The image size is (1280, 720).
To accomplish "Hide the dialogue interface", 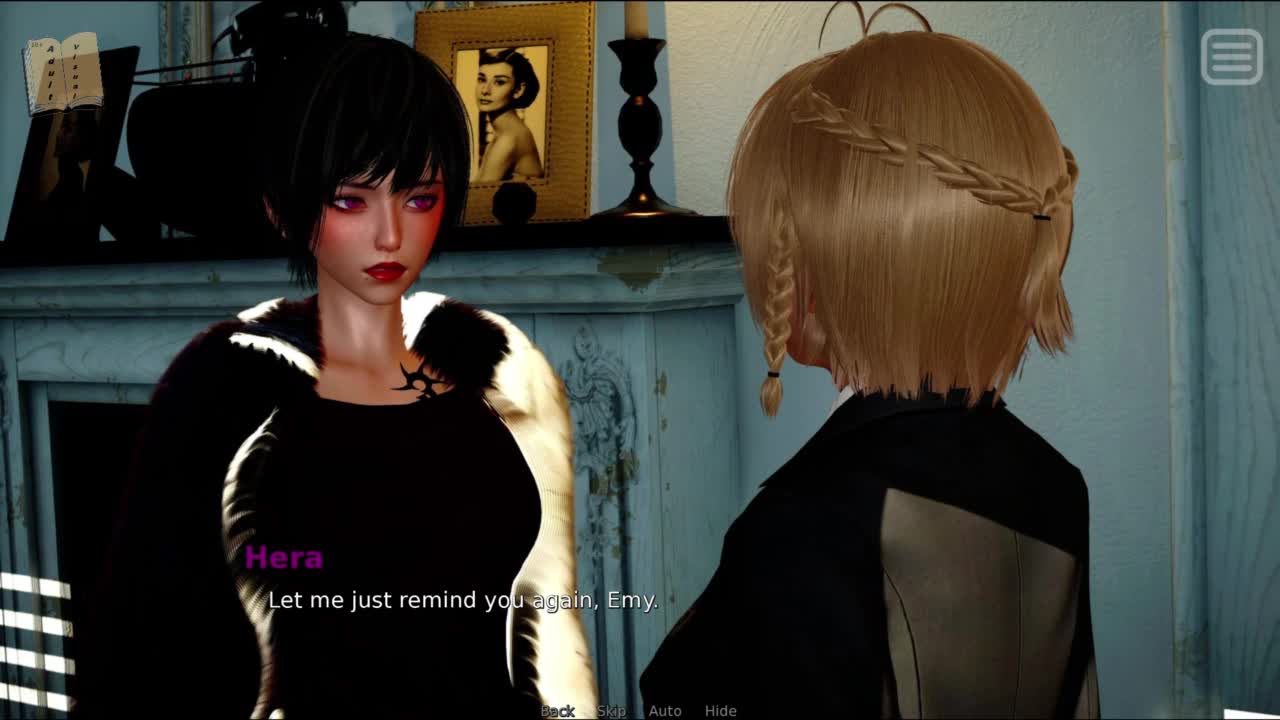I will click(x=720, y=711).
